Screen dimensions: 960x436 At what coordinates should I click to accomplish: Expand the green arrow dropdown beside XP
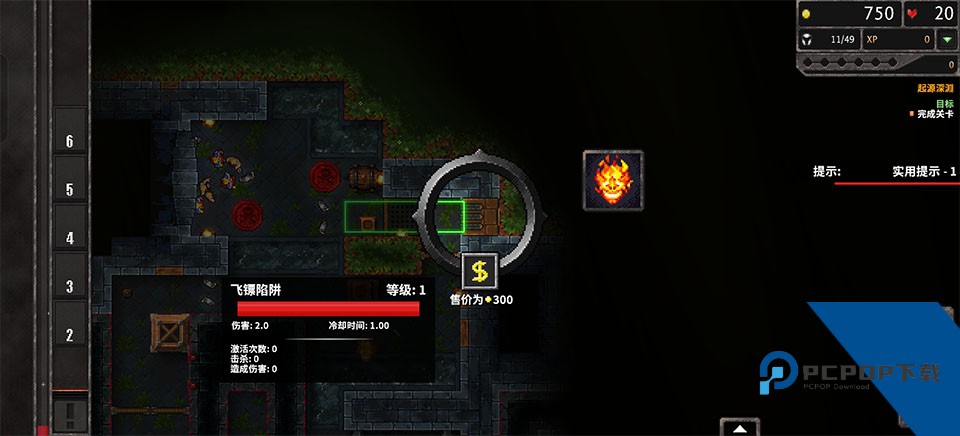coord(945,39)
